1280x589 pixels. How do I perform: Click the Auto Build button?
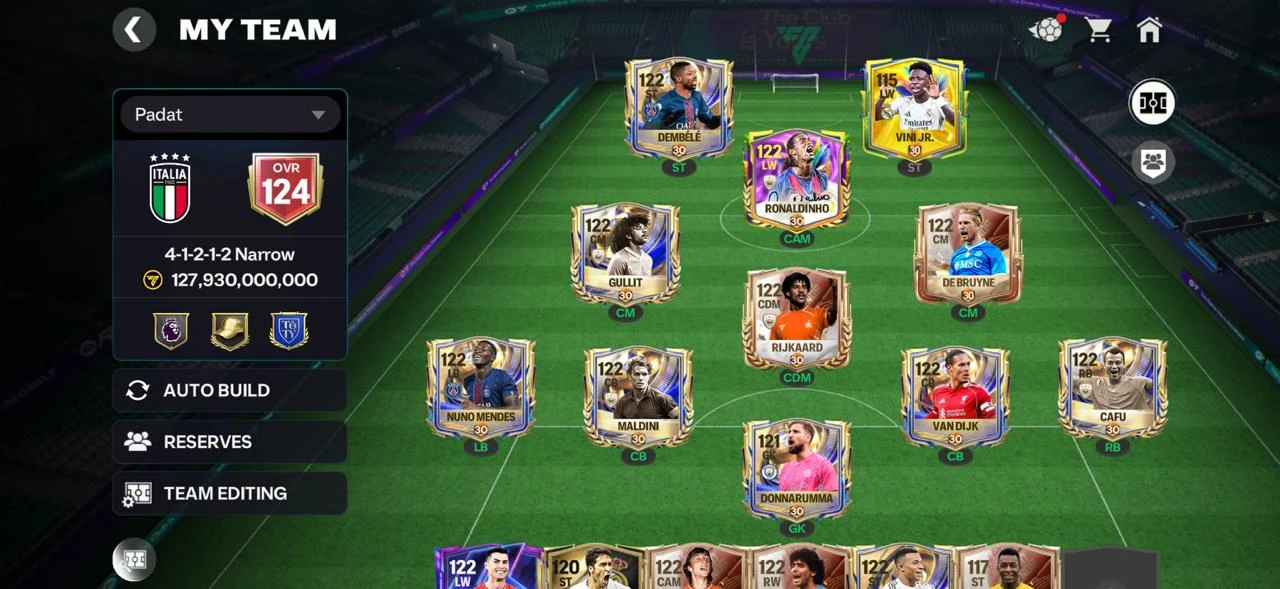pos(230,390)
